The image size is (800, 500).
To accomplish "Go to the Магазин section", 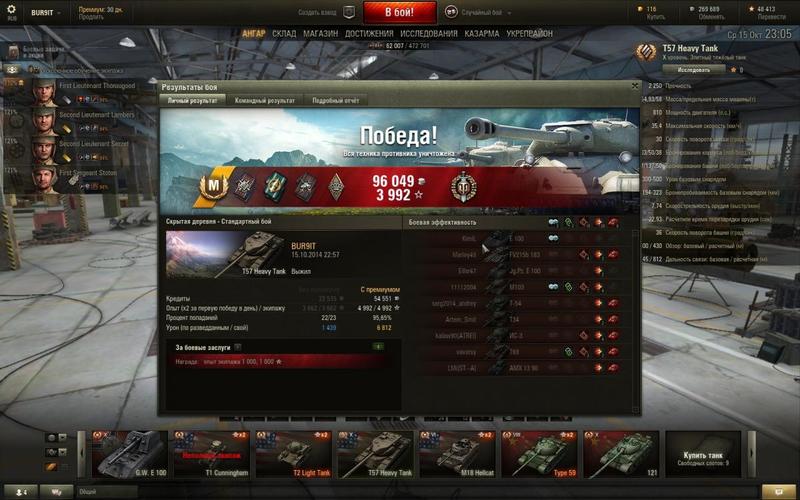I will tap(320, 33).
